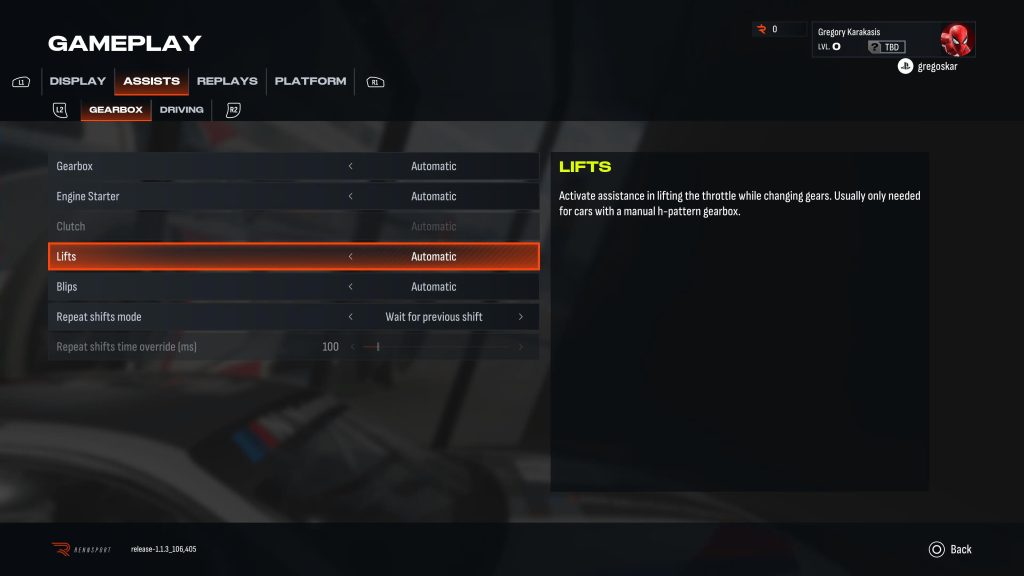
Task: Choose the Engine Starter setting row
Action: point(200,196)
